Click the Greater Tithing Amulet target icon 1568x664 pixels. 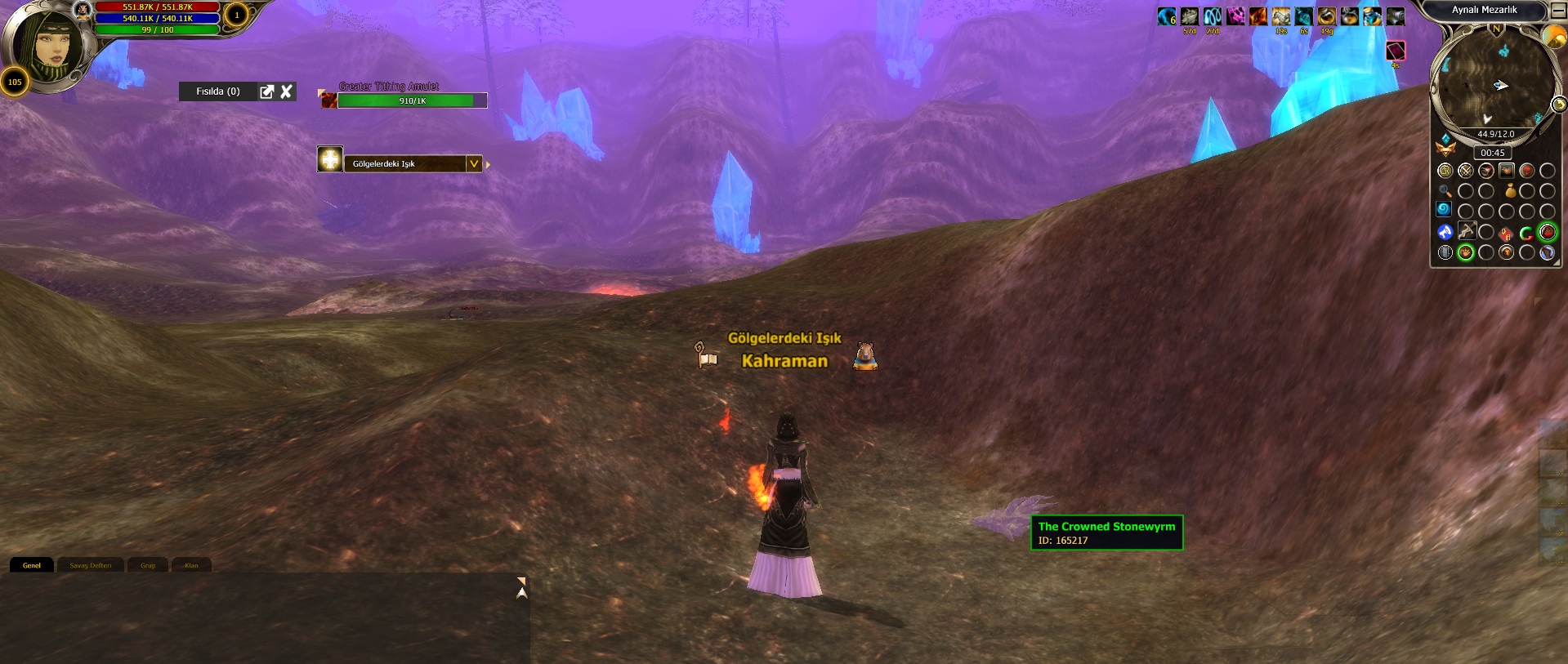pyautogui.click(x=328, y=100)
